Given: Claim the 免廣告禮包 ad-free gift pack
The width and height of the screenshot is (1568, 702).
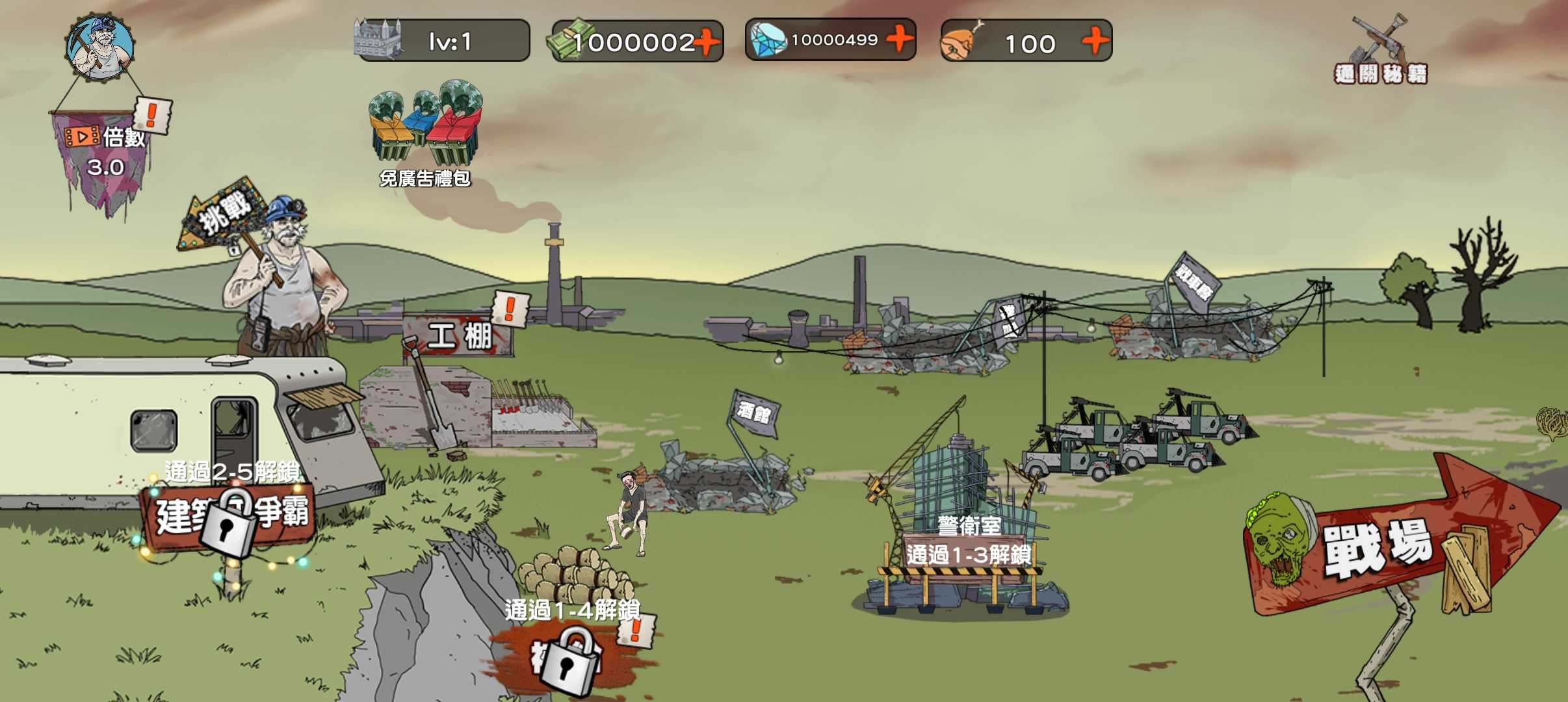Looking at the screenshot, I should pos(426,133).
